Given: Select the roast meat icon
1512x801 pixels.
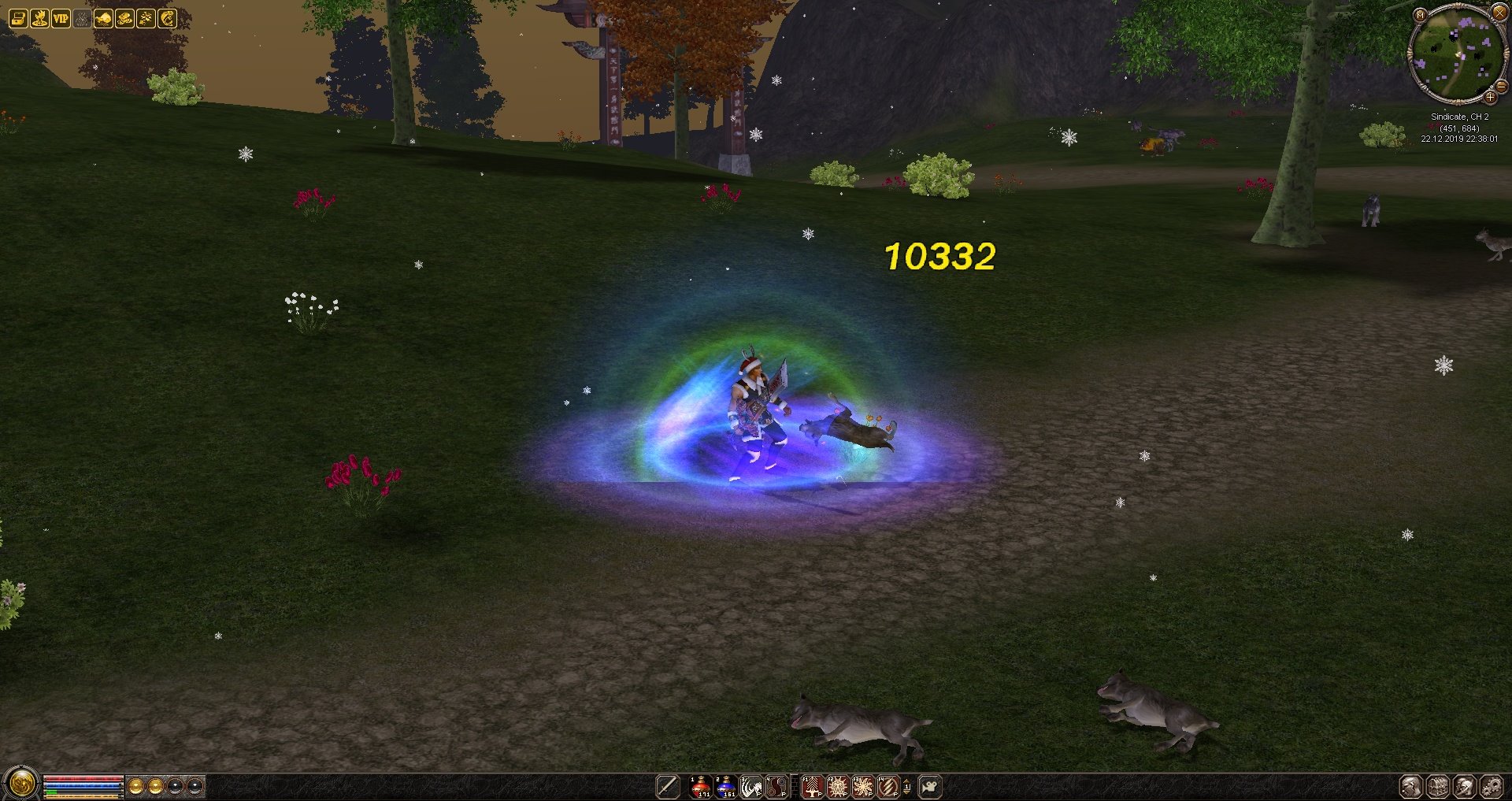Looking at the screenshot, I should pos(103,18).
